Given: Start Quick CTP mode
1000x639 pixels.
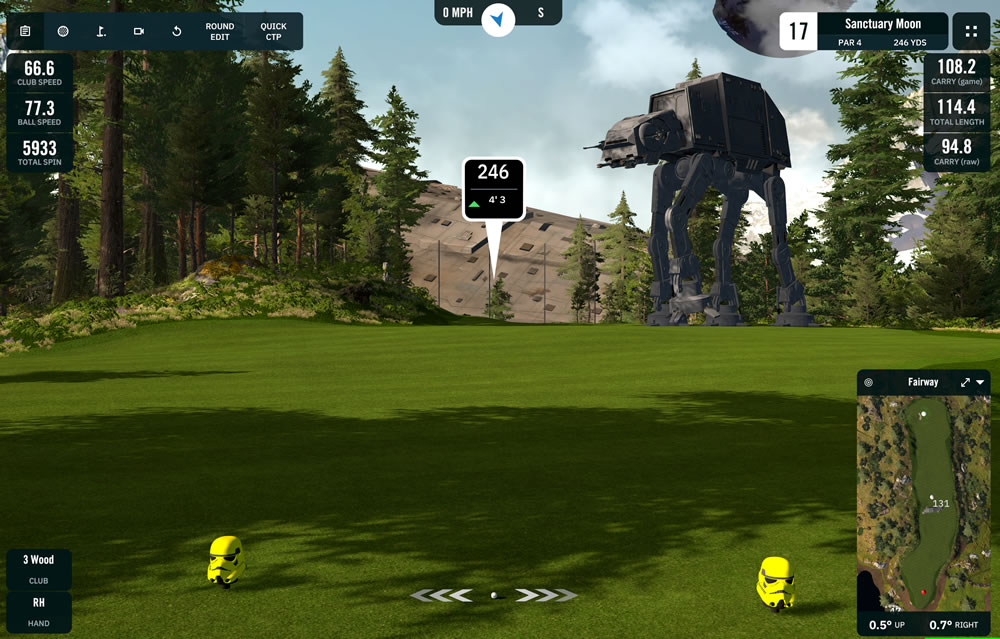Looking at the screenshot, I should click(273, 31).
